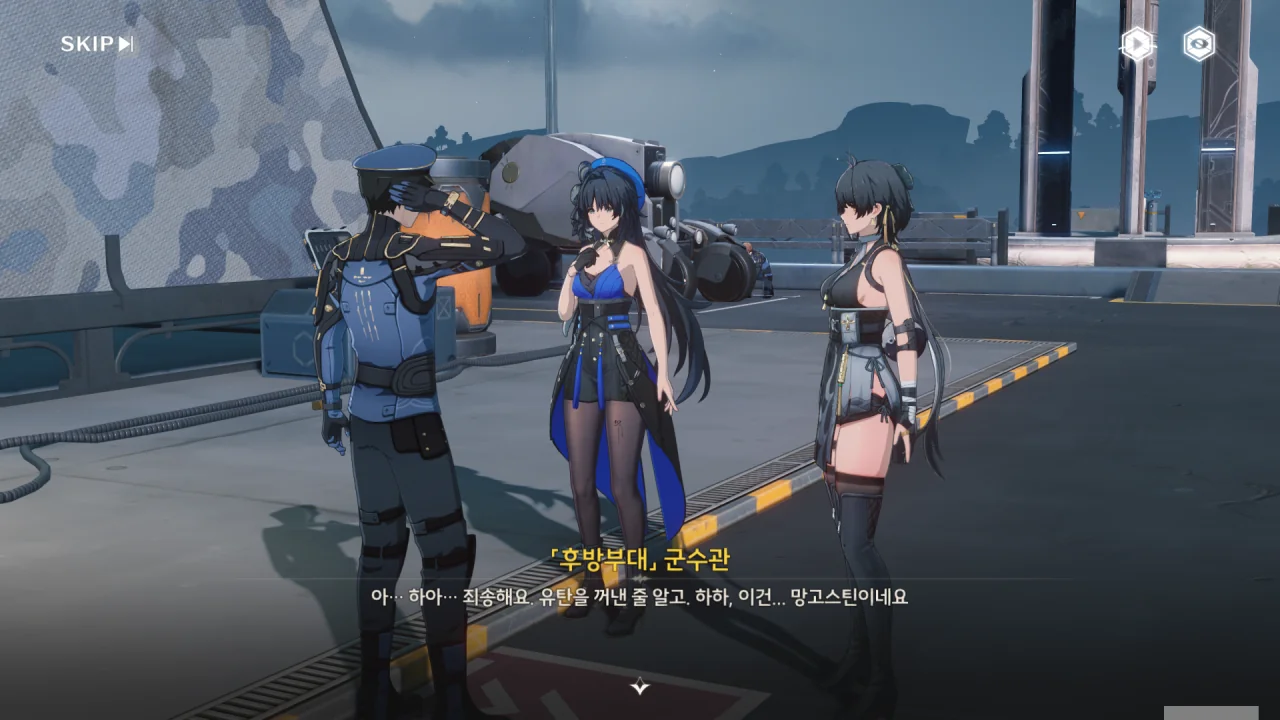The height and width of the screenshot is (720, 1280).
Task: Advance dialogue using the bottom continue arrow
Action: click(640, 686)
